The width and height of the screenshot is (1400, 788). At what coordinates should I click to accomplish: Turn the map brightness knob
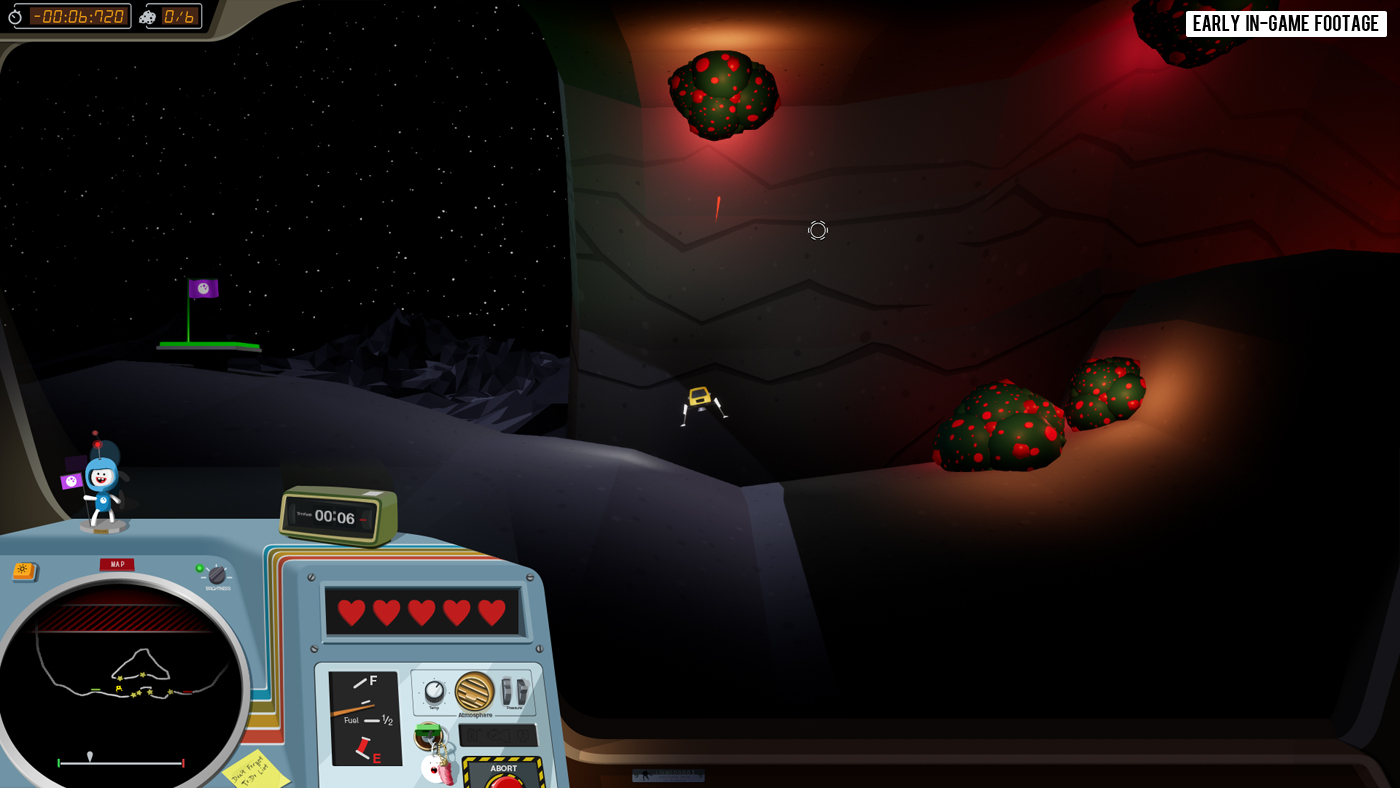coord(217,575)
